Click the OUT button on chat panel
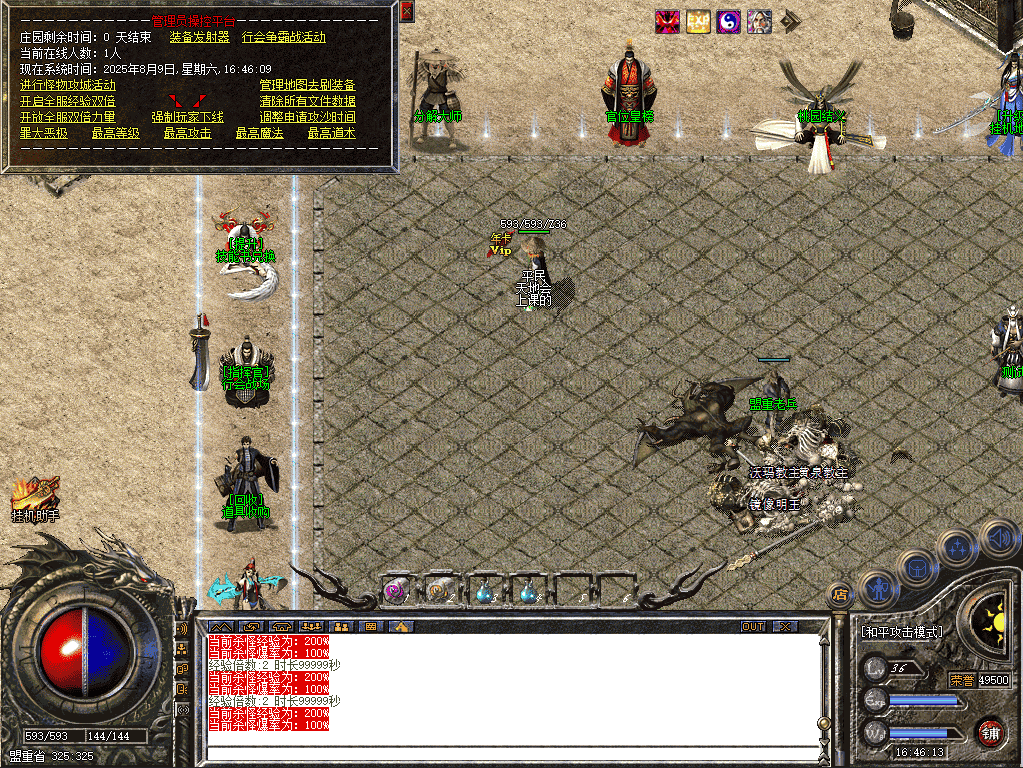1023x768 pixels. tap(753, 627)
